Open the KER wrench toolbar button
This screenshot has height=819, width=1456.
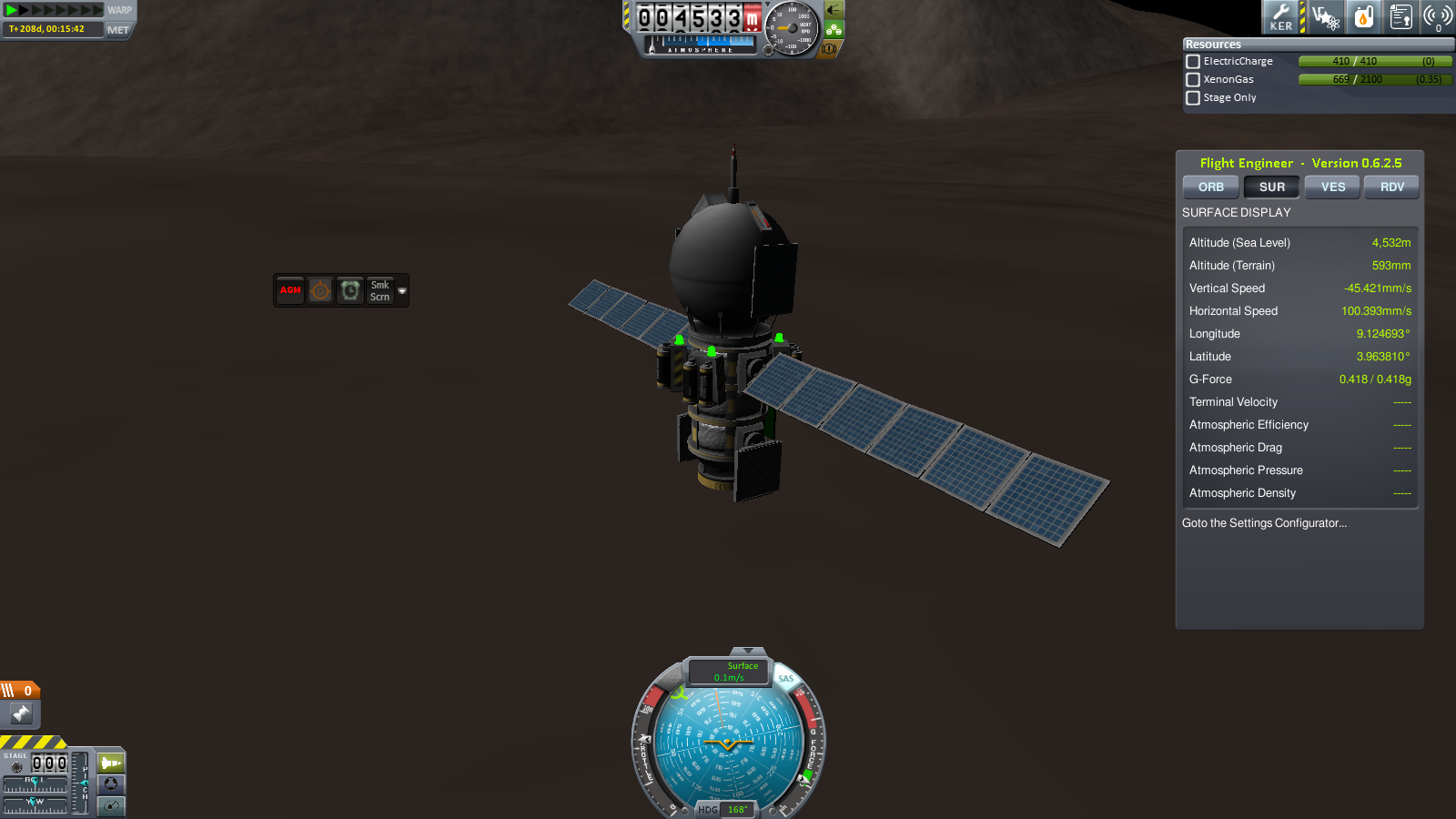[x=1281, y=16]
